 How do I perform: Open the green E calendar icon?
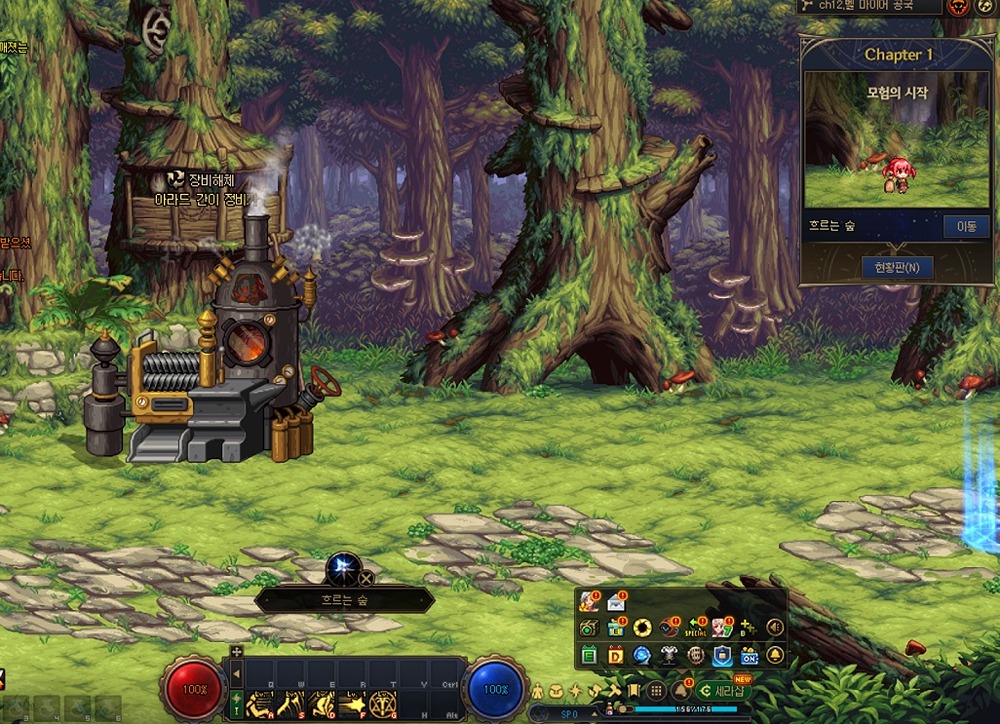tap(588, 656)
